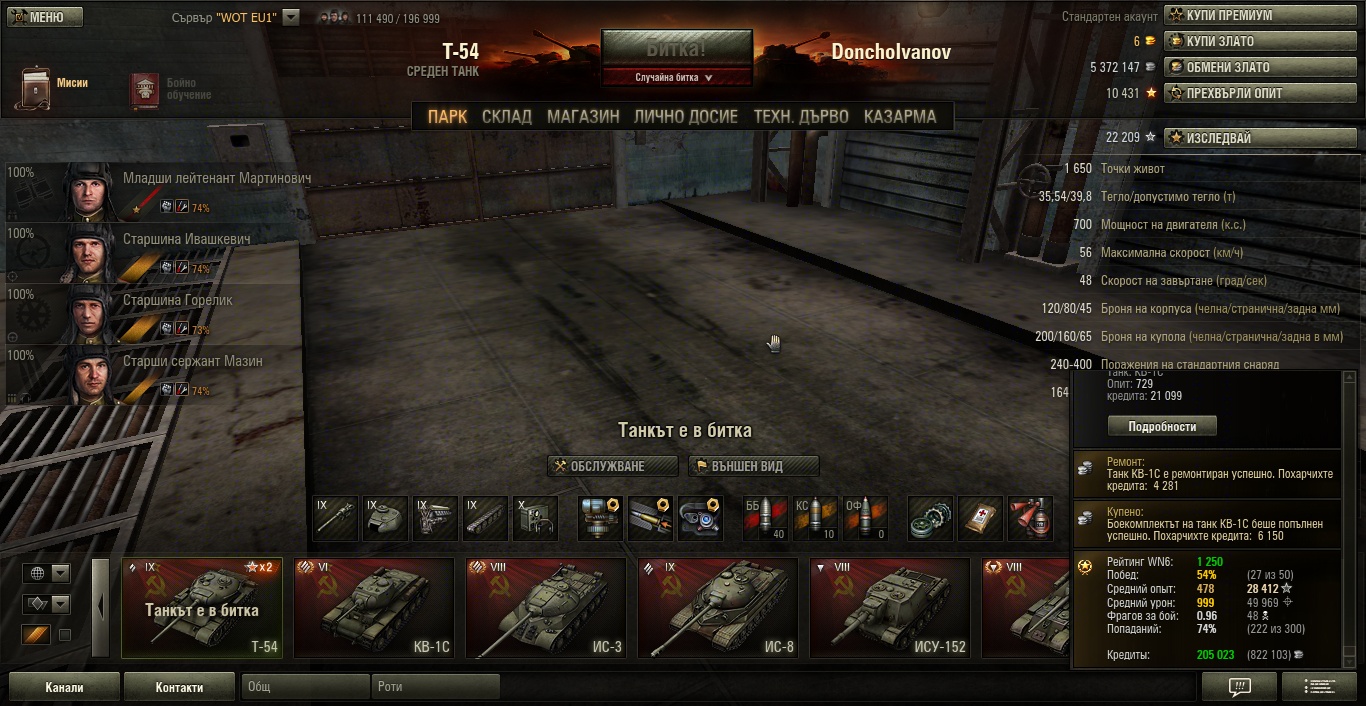The image size is (1366, 706).
Task: Select ПРЕХВЪРЛИ ОПИТ button
Action: point(1258,94)
